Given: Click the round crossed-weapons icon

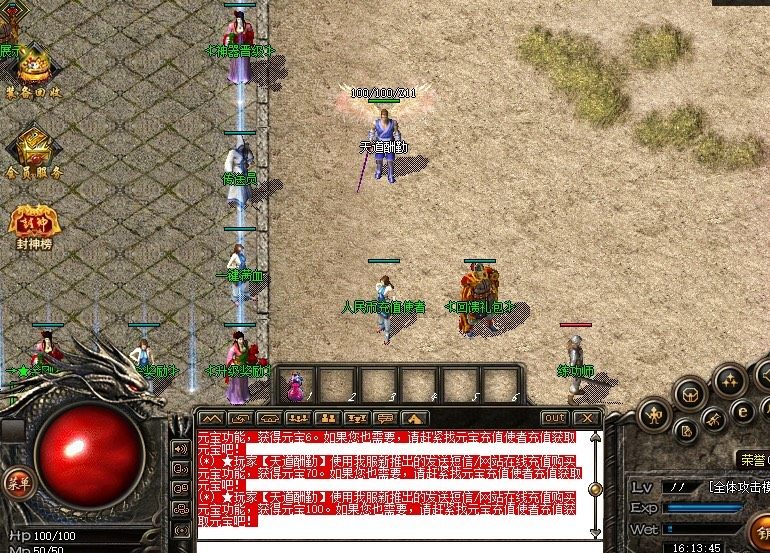Looking at the screenshot, I should coord(715,418).
